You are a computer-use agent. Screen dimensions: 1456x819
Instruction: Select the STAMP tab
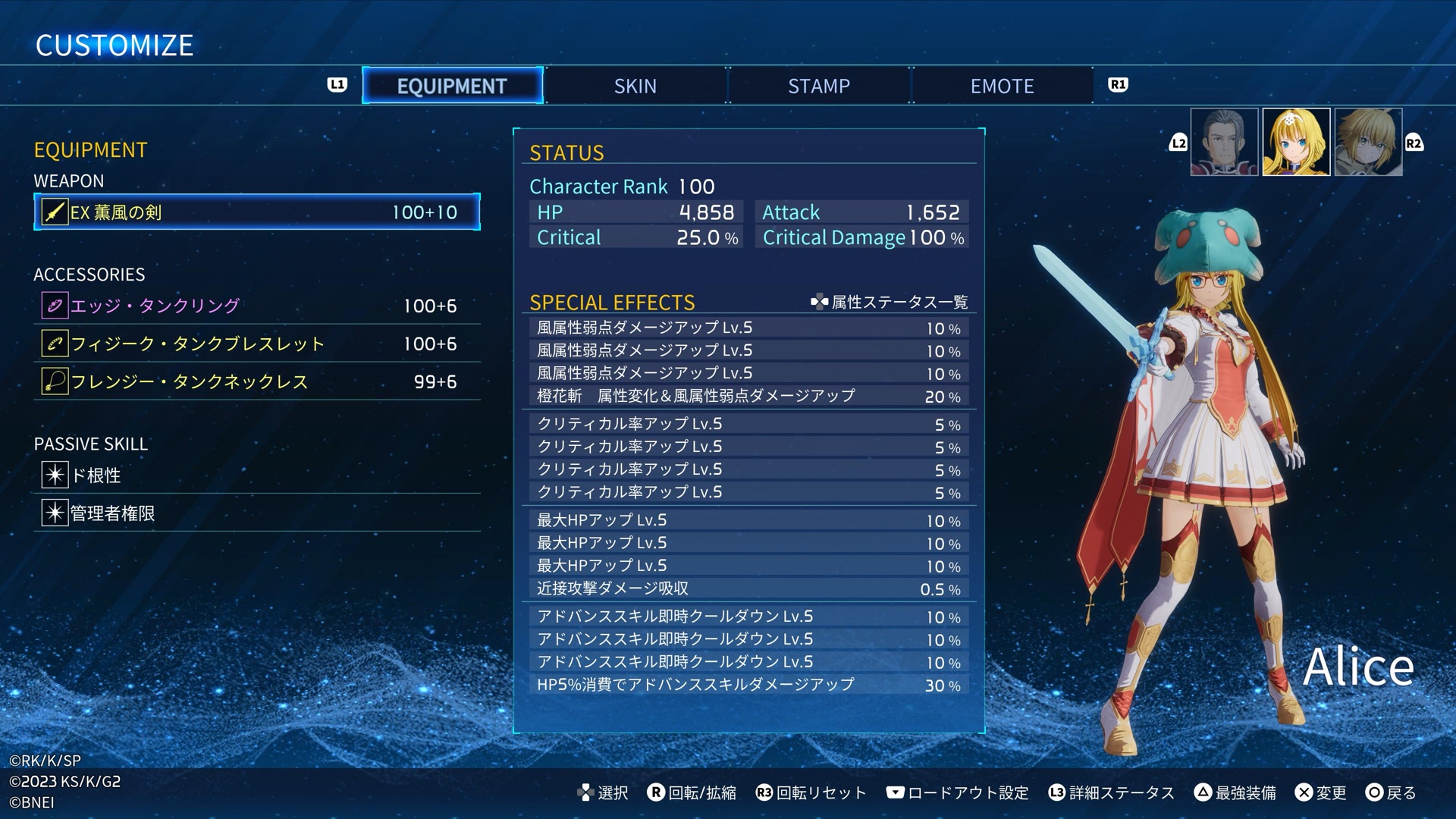click(x=819, y=86)
